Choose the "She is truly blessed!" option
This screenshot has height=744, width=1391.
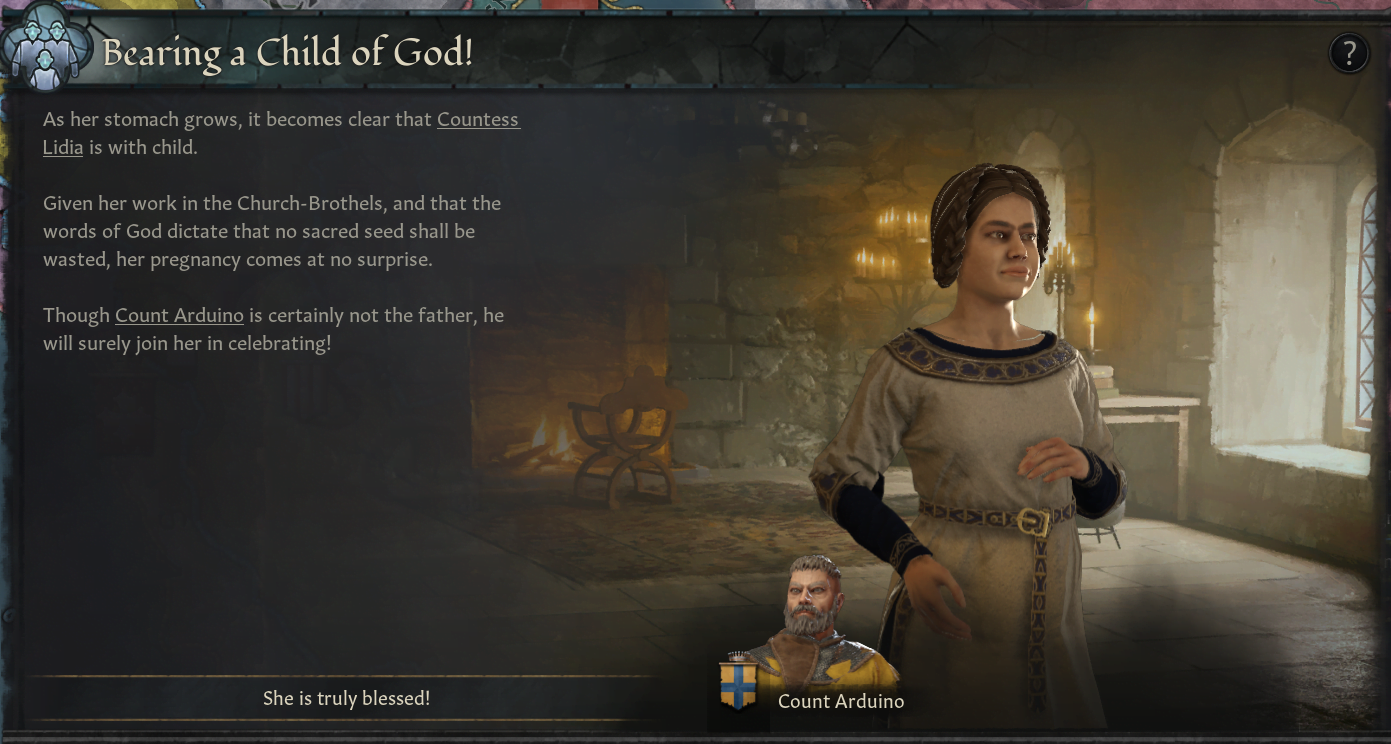pos(346,698)
